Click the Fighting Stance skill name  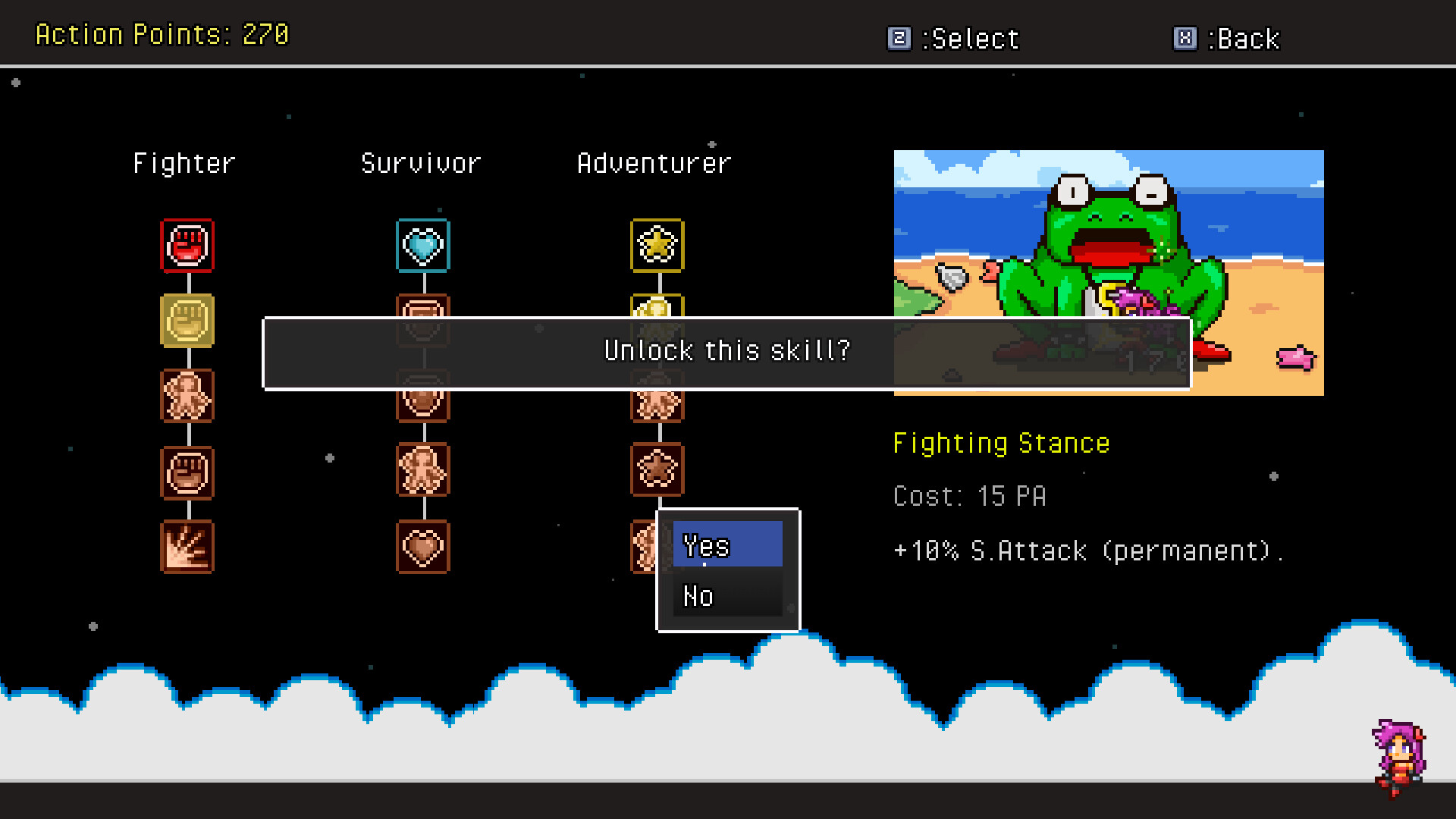[1001, 442]
